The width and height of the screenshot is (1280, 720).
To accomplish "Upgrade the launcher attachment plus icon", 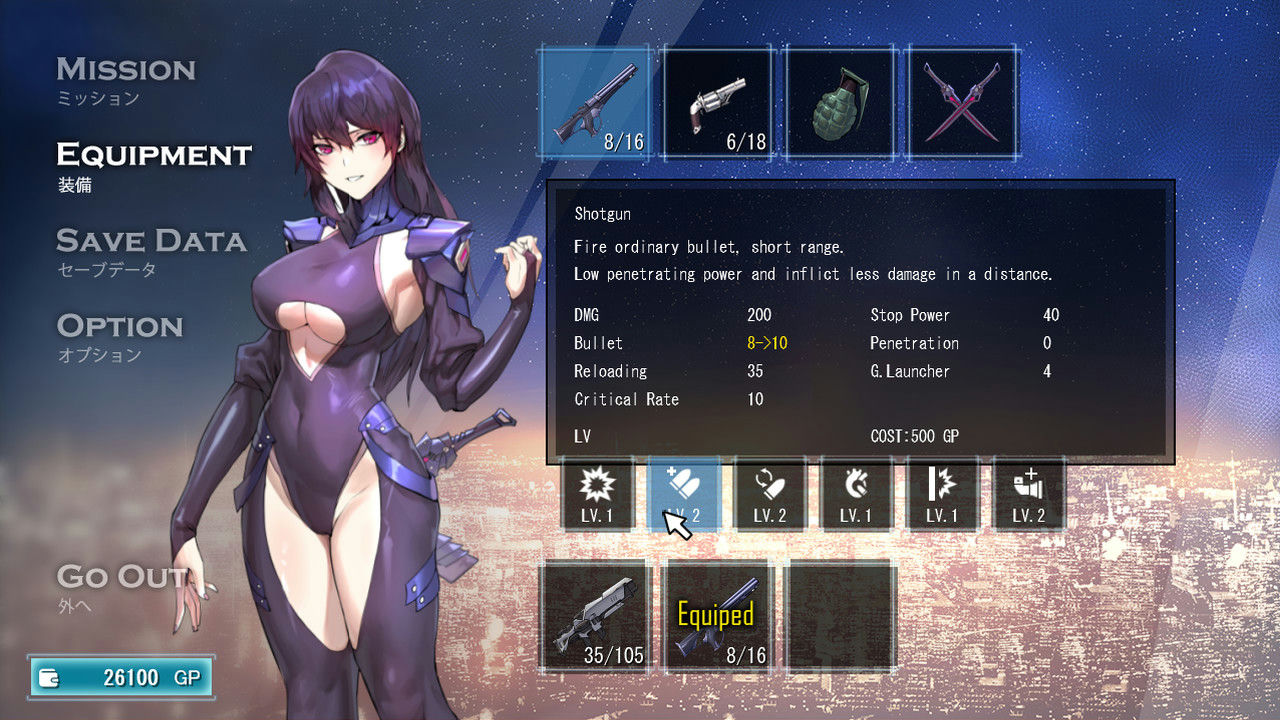I will point(1029,494).
